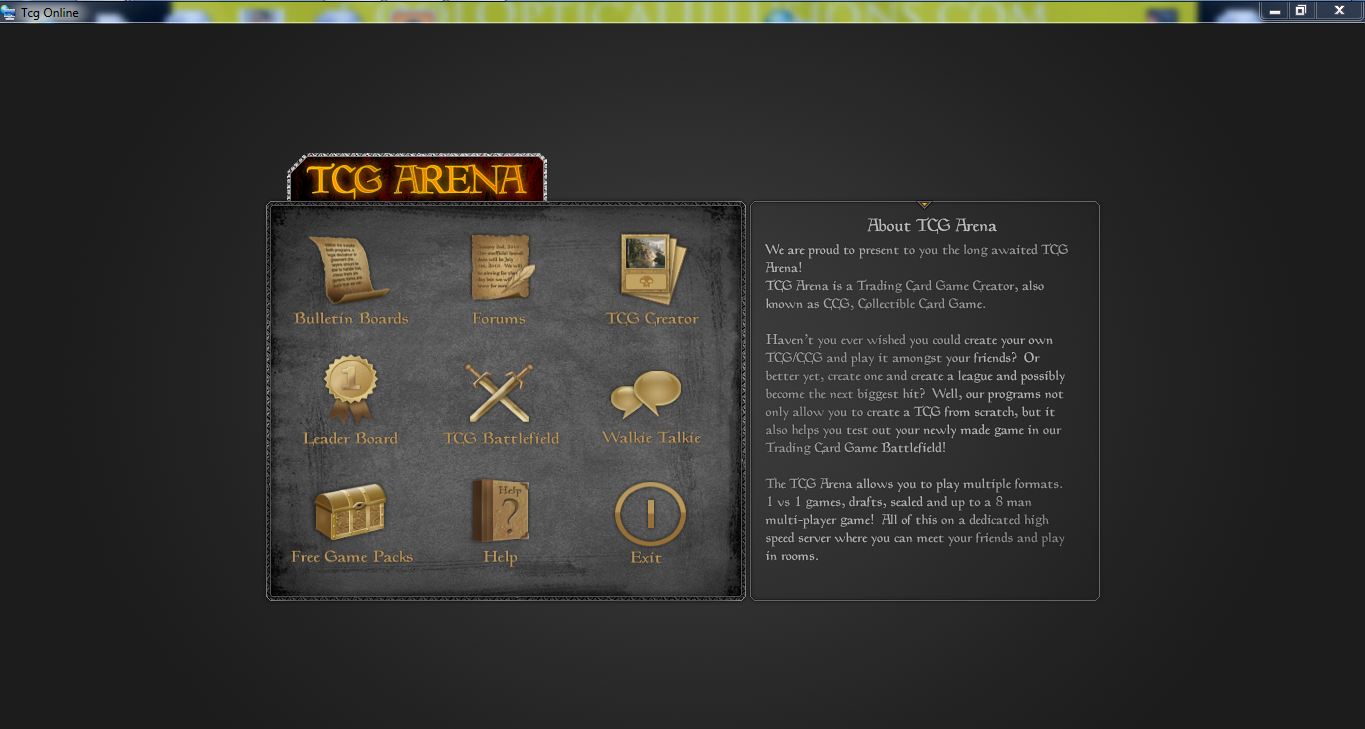The image size is (1365, 729).
Task: Open the Help book
Action: pyautogui.click(x=500, y=511)
